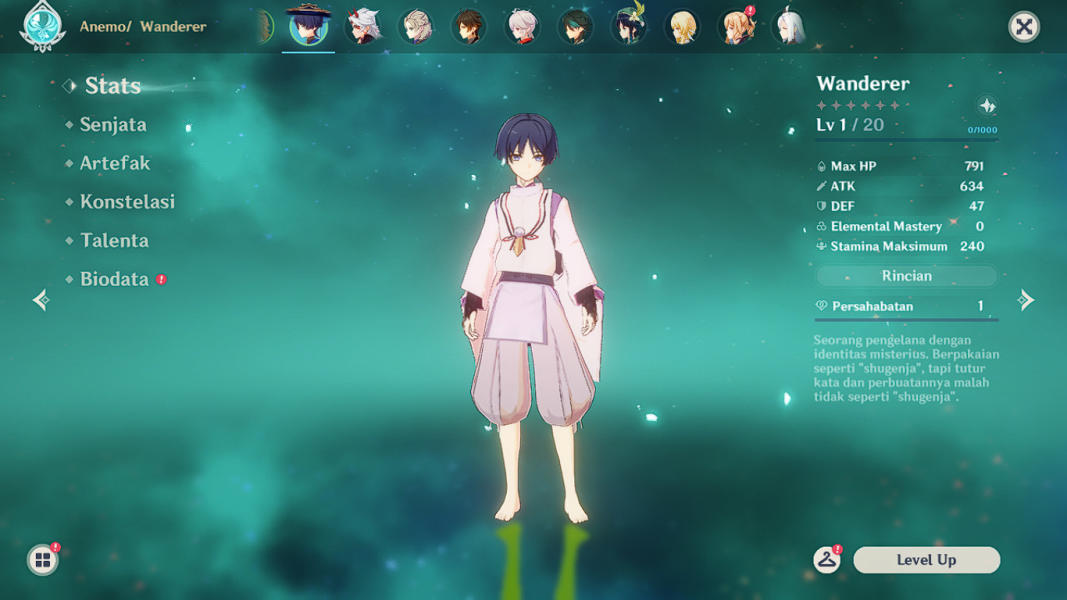Select the Xiao character portrait
This screenshot has width=1067, height=600.
point(576,27)
